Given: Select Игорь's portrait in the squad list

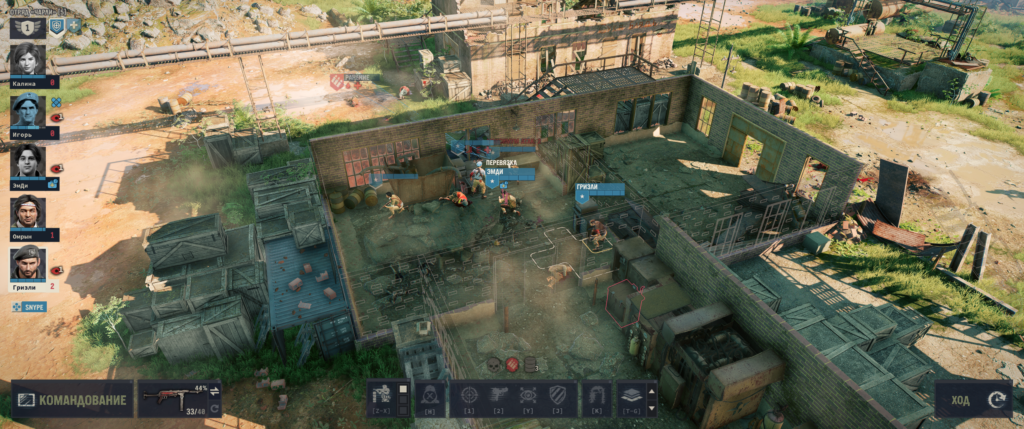Looking at the screenshot, I should tap(27, 111).
